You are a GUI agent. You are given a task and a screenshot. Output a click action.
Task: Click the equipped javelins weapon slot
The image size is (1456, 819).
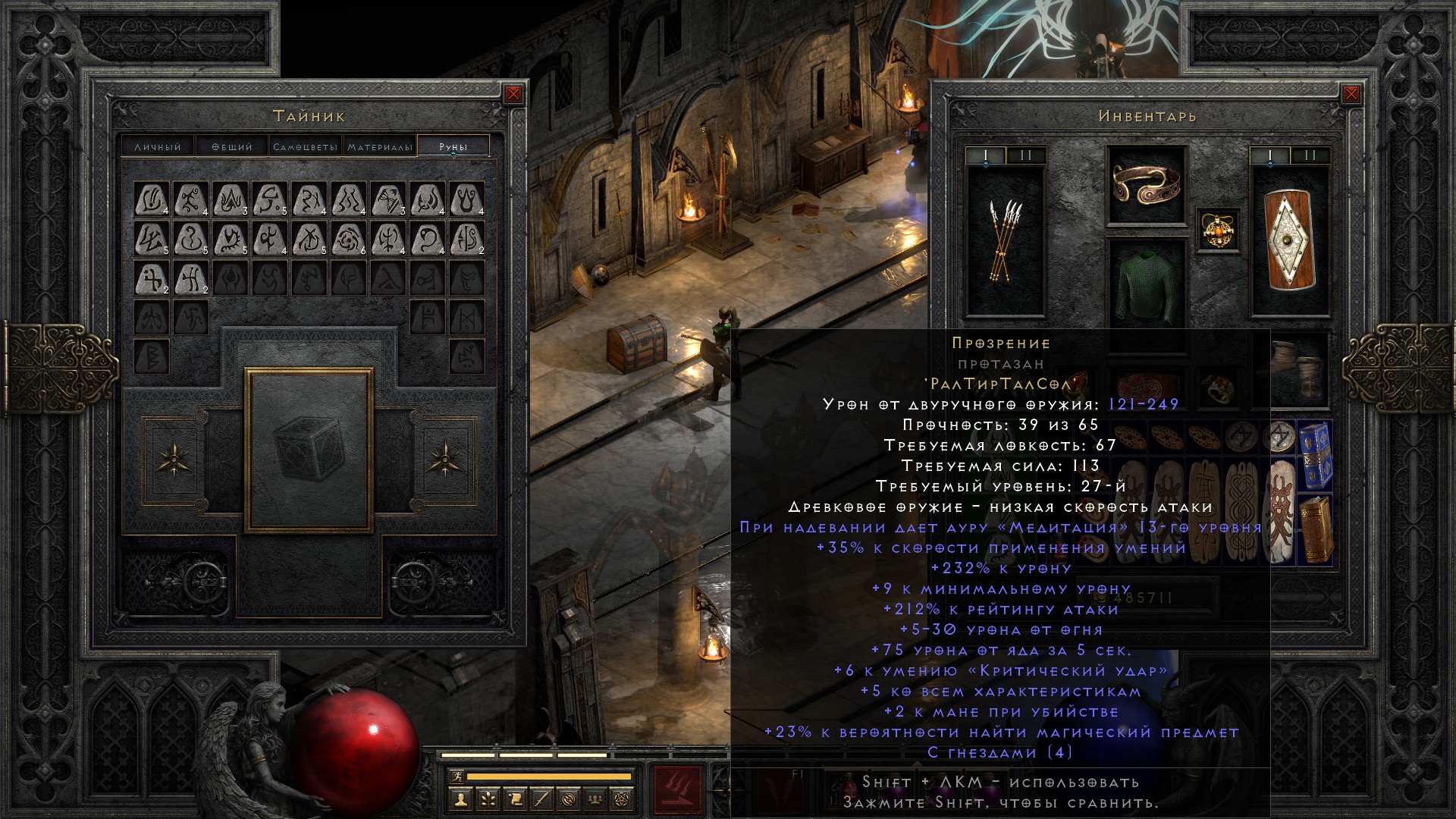1006,239
